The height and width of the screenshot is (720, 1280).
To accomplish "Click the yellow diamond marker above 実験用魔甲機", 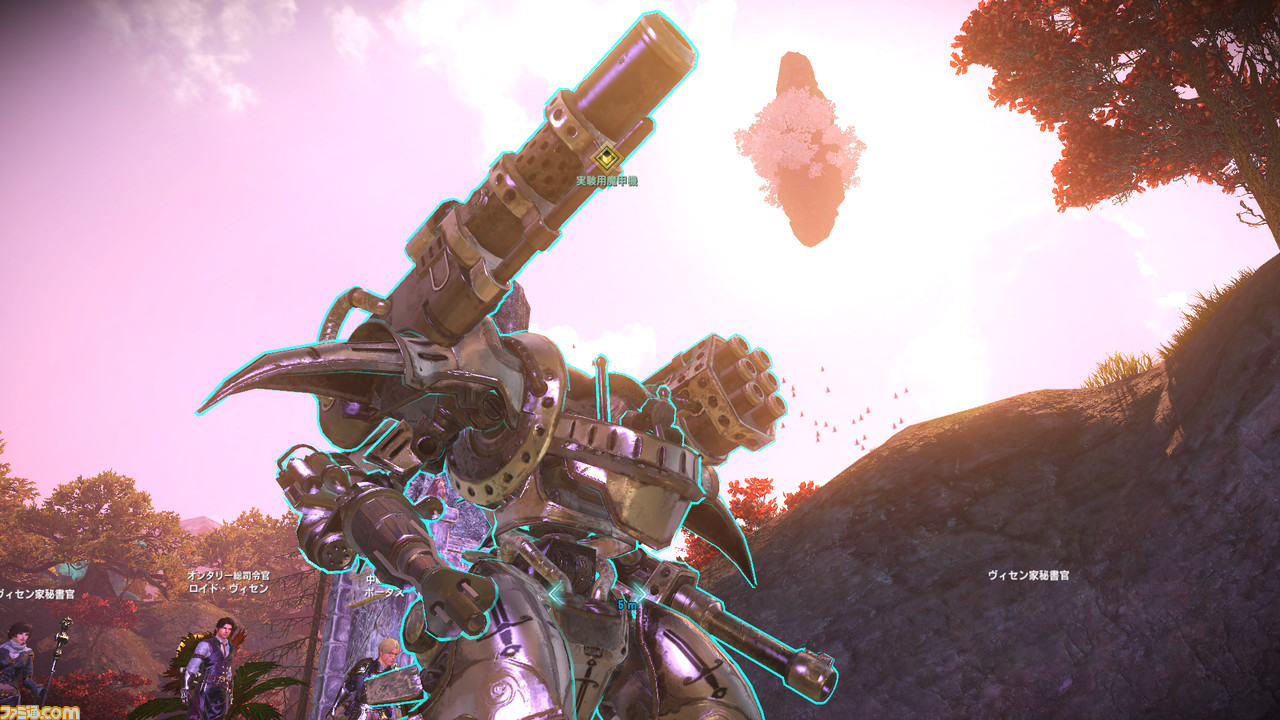I will coord(606,158).
